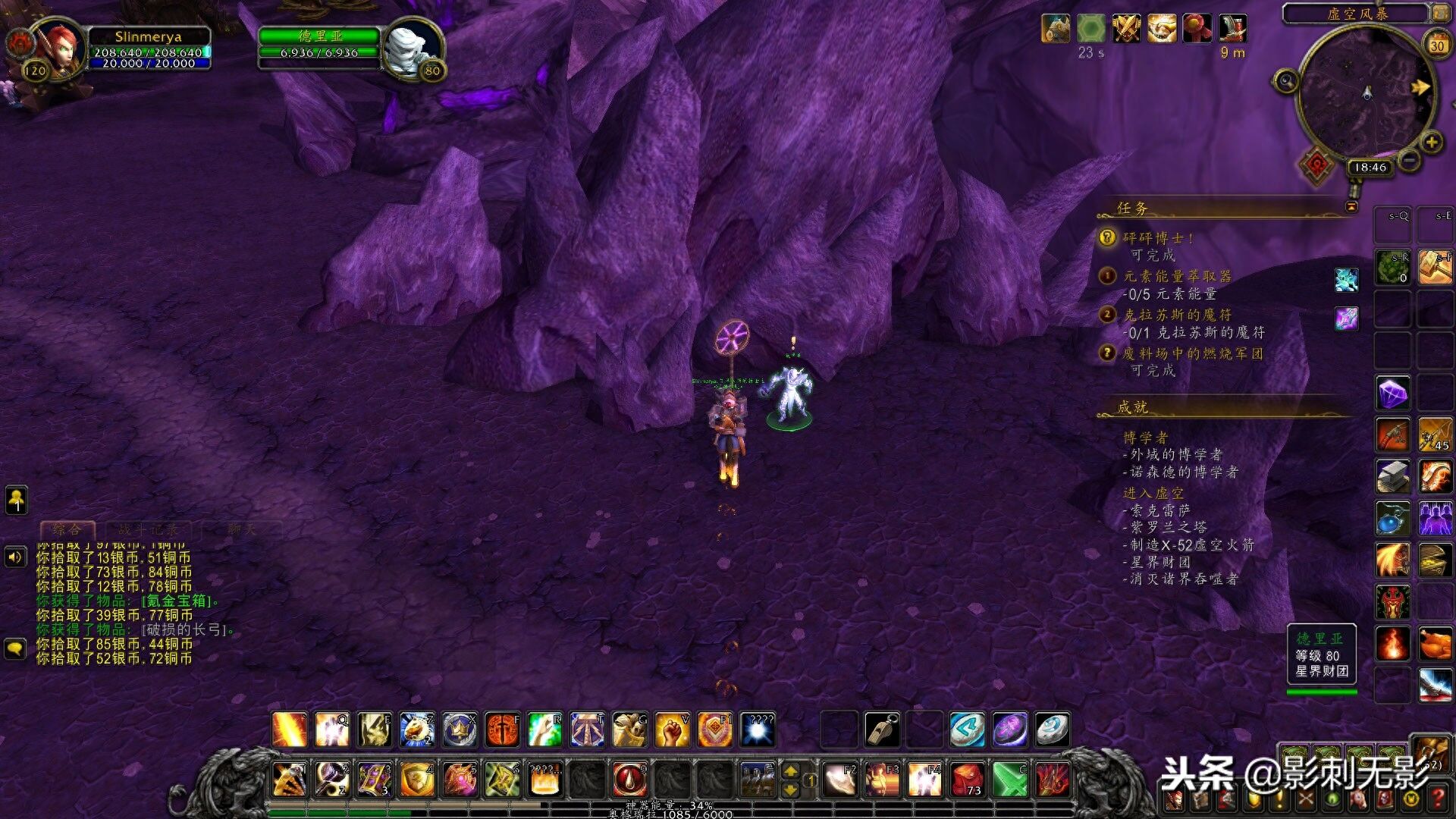Viewport: 1456px width, 819px height.
Task: Use the roasted chicken food slot
Action: coord(1435,645)
